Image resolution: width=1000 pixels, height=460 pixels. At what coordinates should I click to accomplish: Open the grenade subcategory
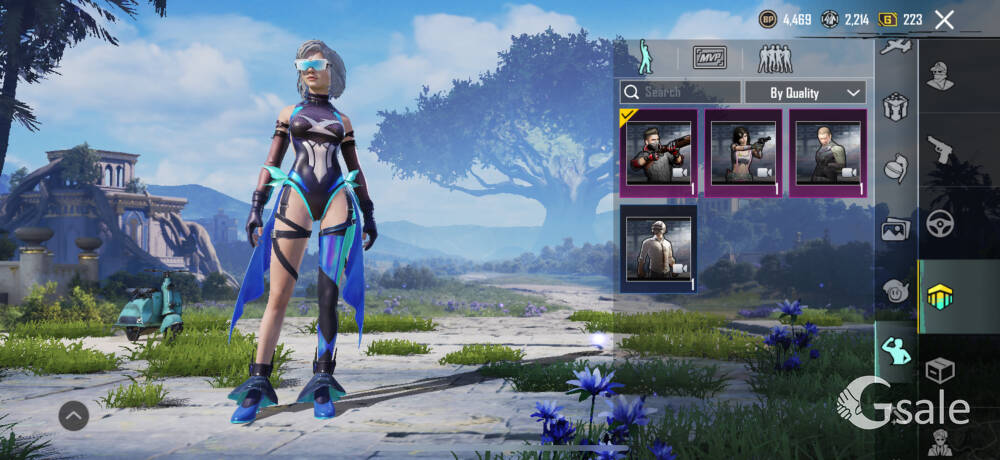(895, 167)
